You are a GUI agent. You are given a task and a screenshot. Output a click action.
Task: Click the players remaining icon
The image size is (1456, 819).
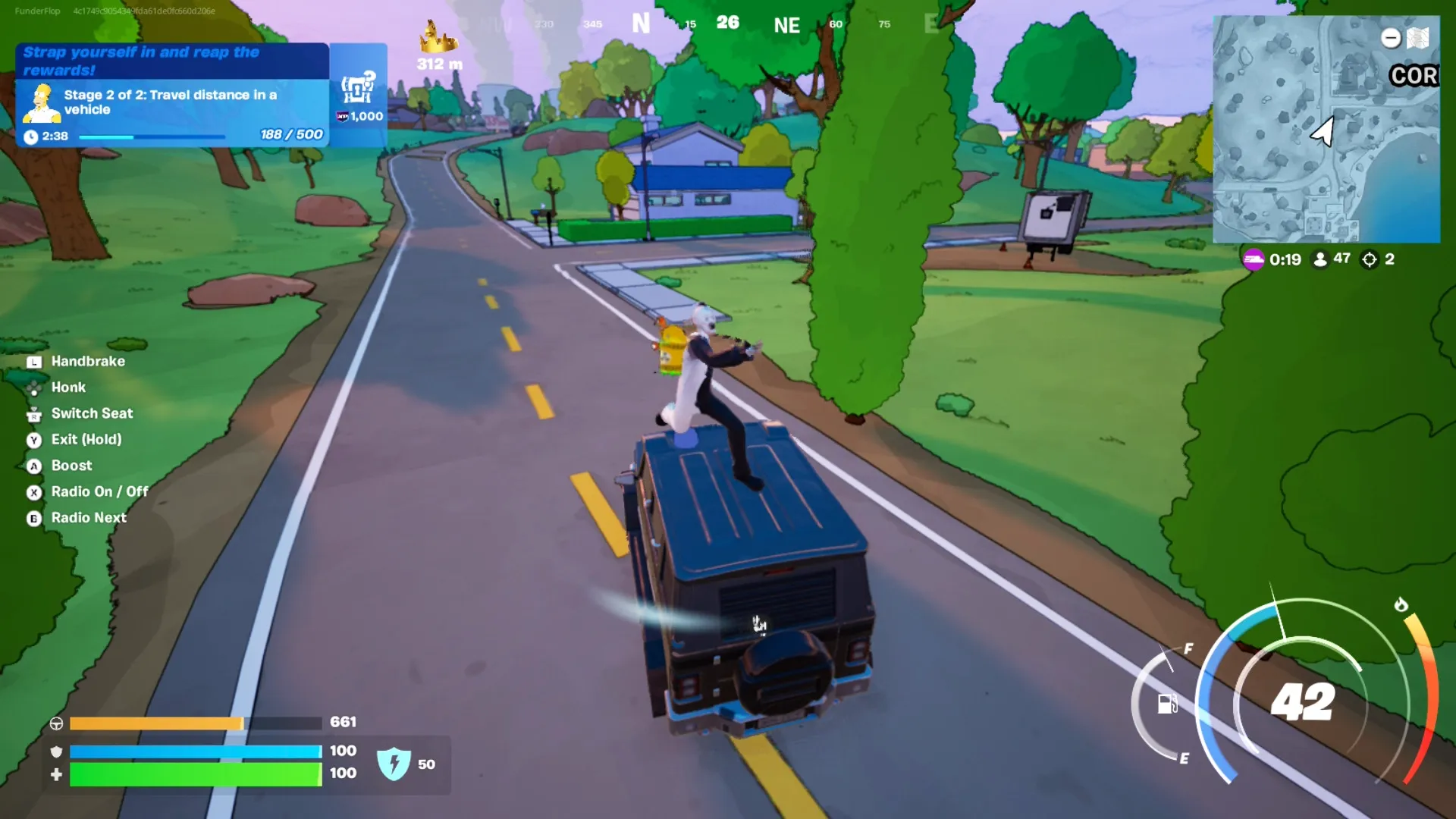point(1320,259)
